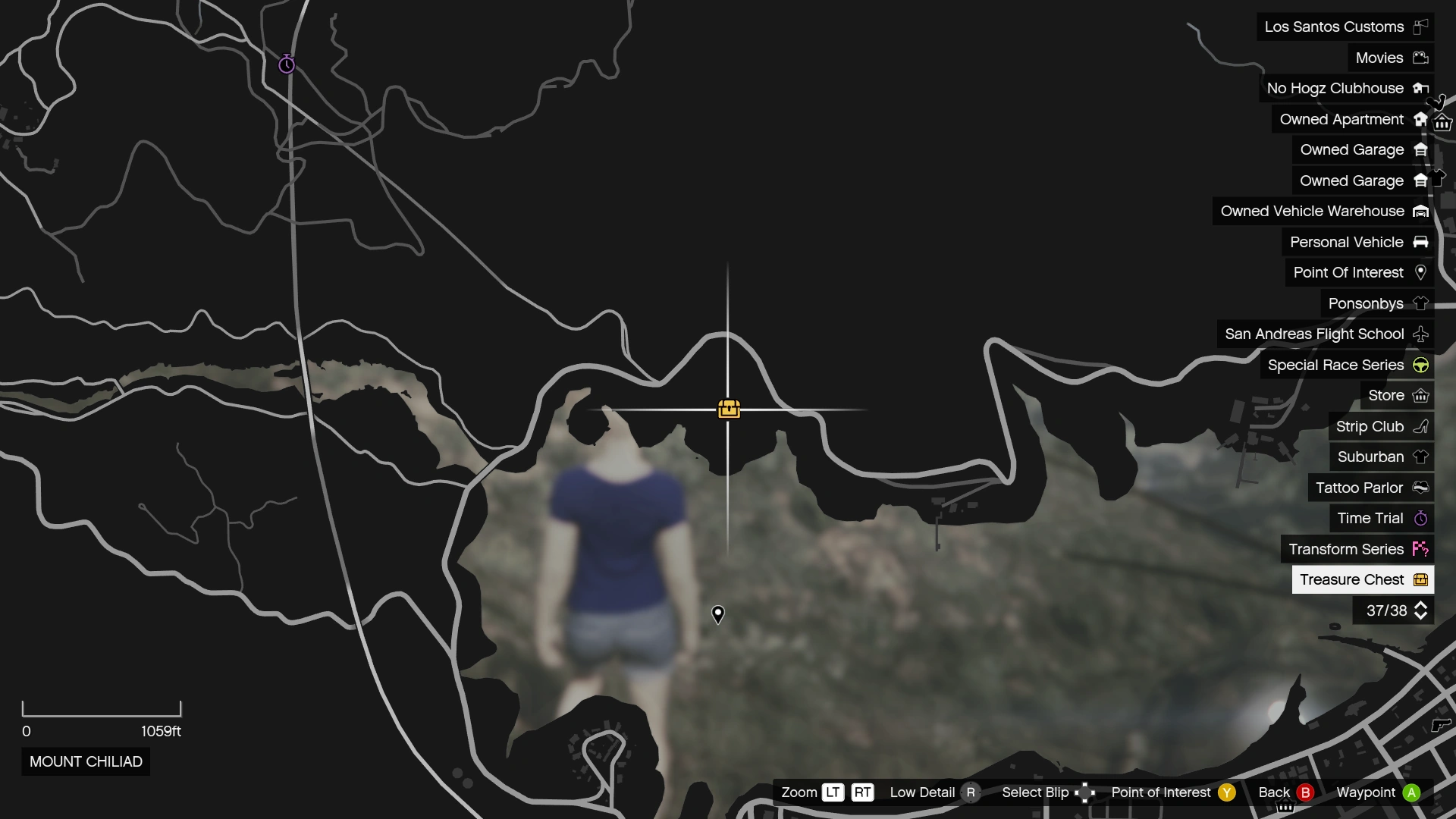This screenshot has width=1456, height=819.
Task: Select the Movies camera icon
Action: click(1421, 58)
